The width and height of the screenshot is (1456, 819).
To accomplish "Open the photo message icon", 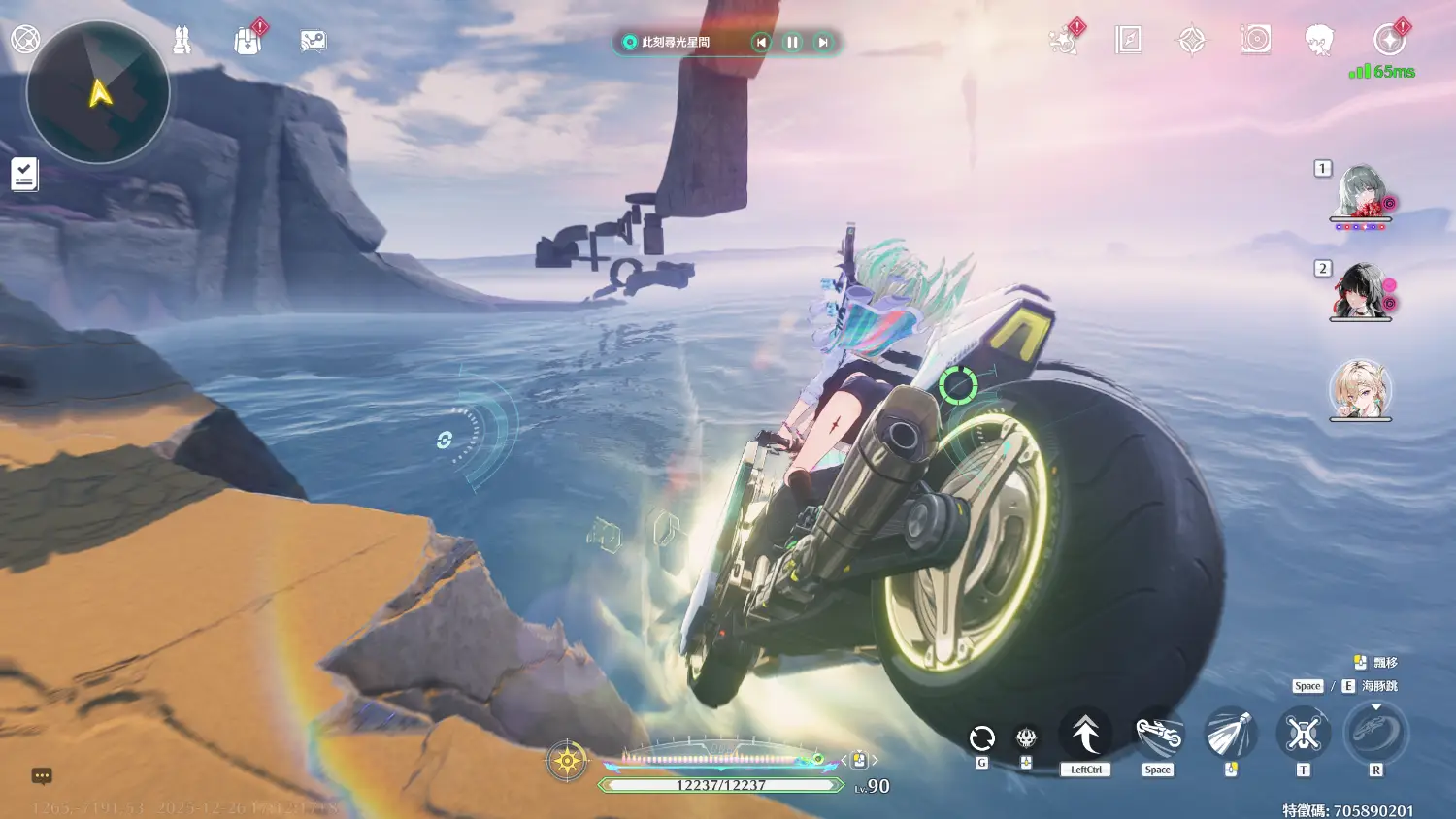I will pos(313,41).
